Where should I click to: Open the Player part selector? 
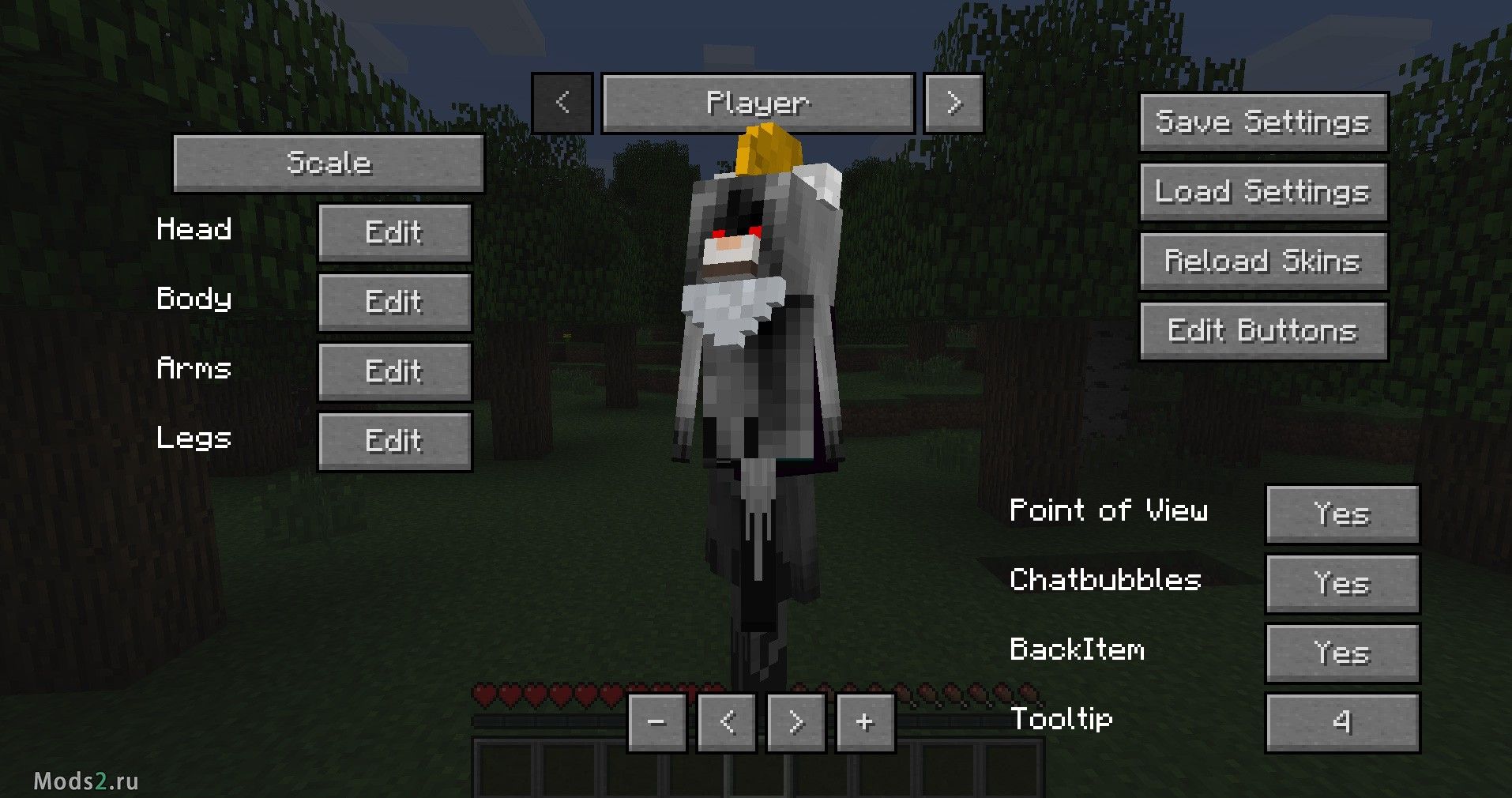tap(758, 102)
